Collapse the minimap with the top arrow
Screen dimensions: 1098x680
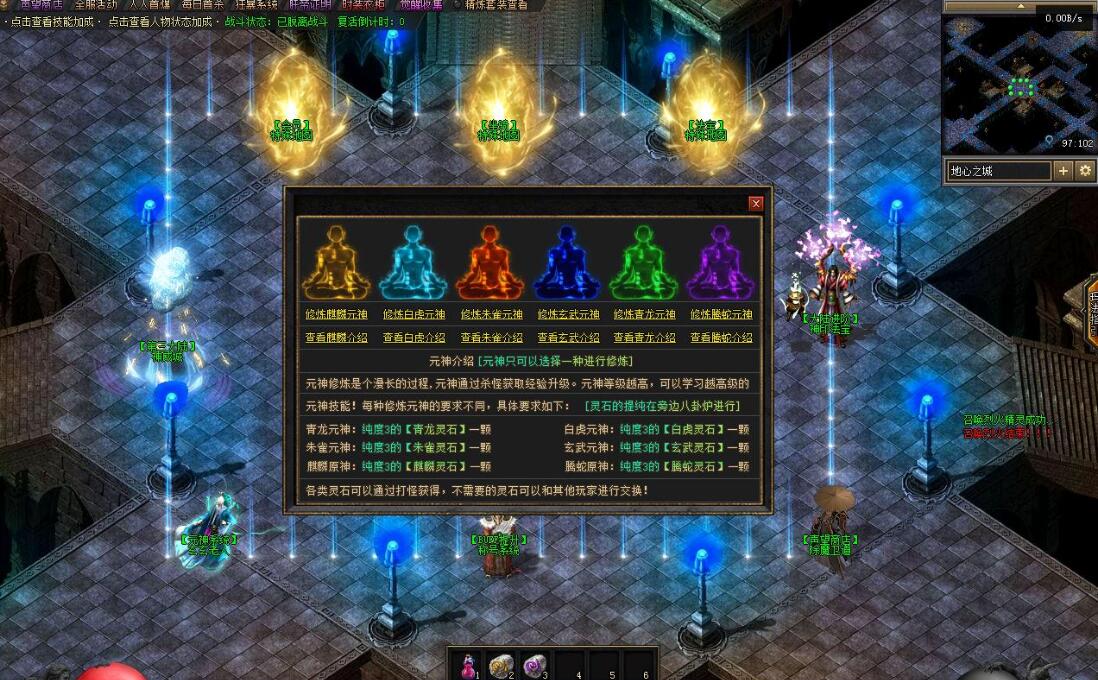point(1019,6)
